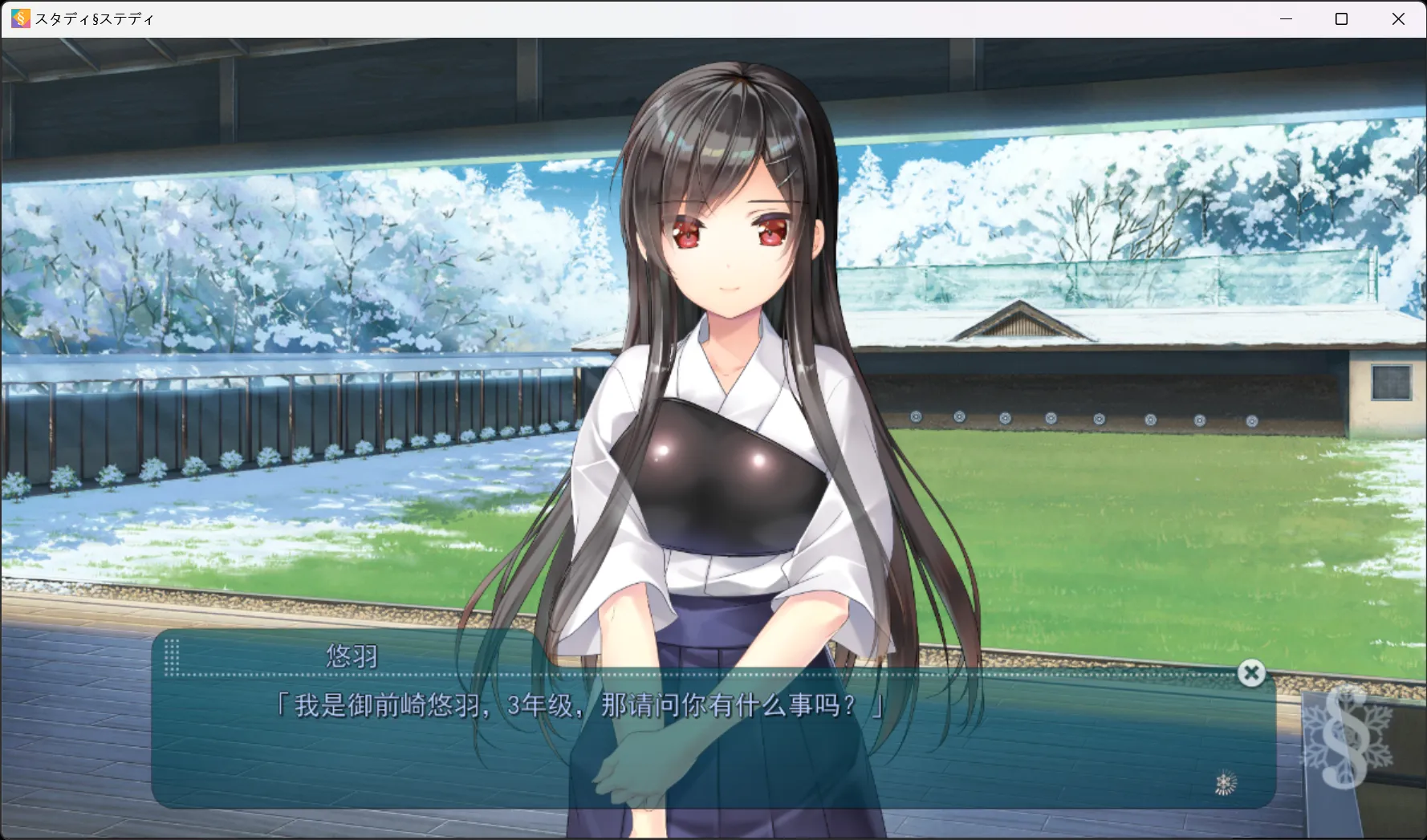The width and height of the screenshot is (1427, 840).
Task: Click the dotted grip handle beside the name 悠羽
Action: pyautogui.click(x=172, y=655)
